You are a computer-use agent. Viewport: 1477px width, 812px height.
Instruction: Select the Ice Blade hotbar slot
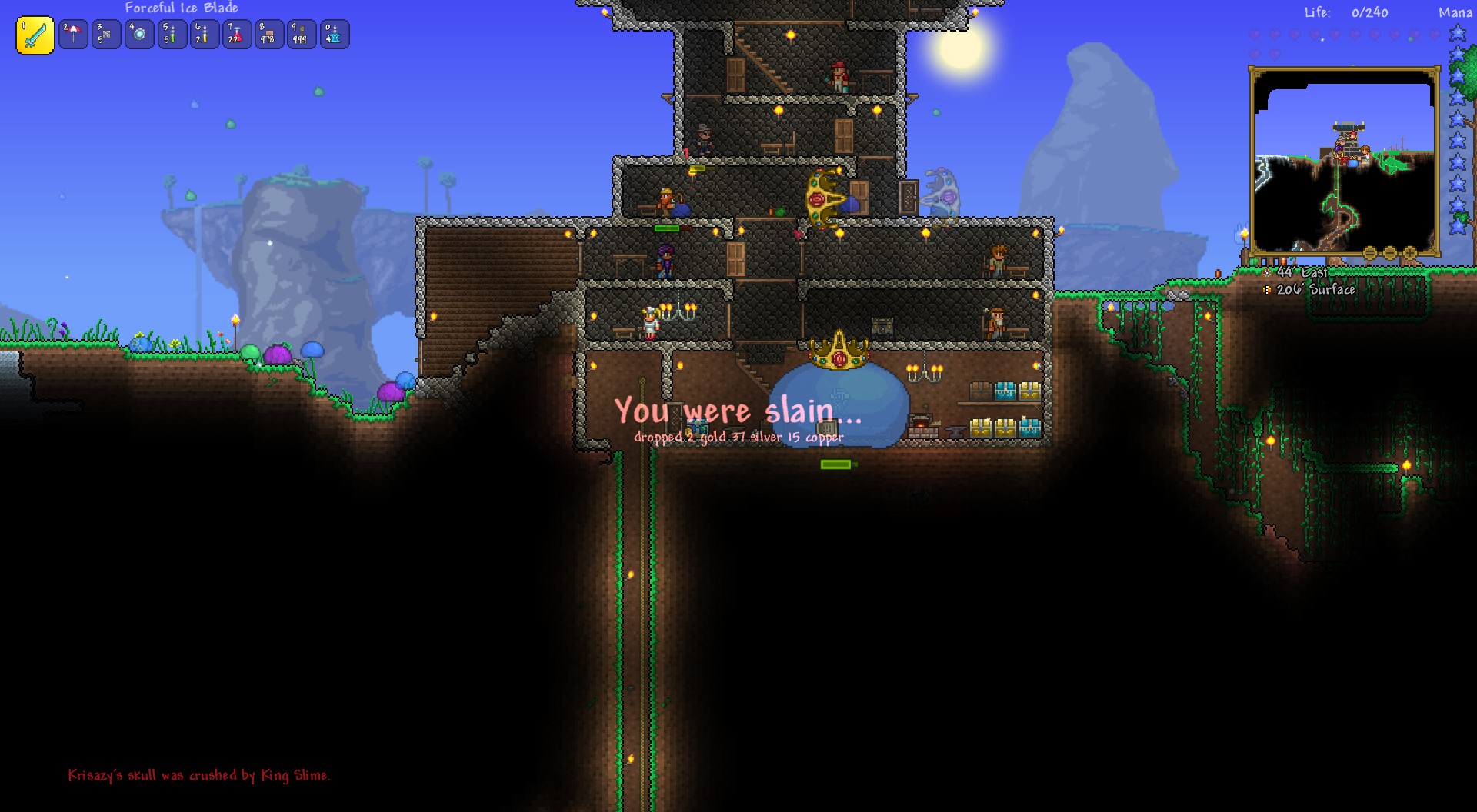(x=35, y=35)
